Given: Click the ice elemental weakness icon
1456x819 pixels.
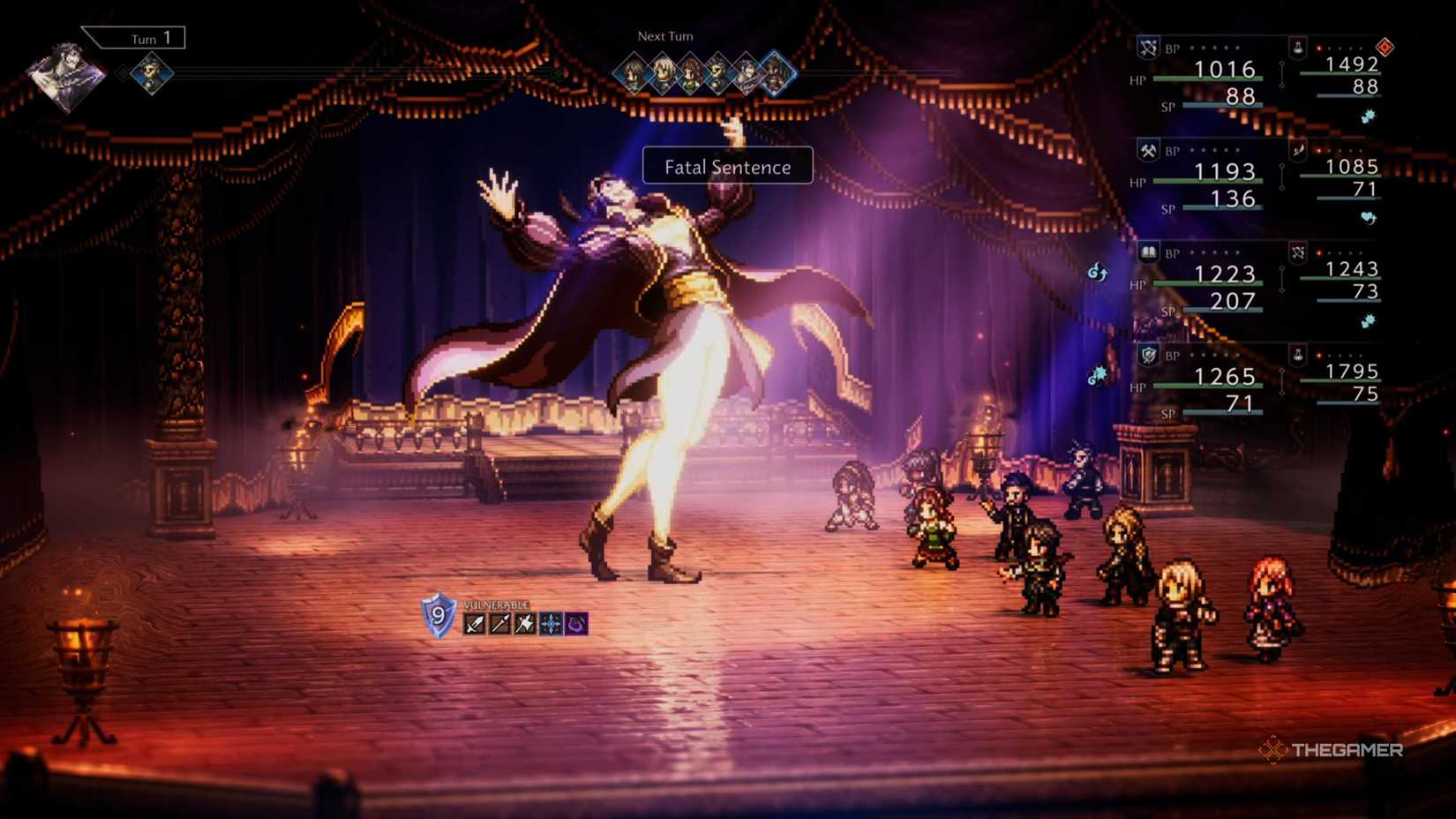Looking at the screenshot, I should click(551, 623).
